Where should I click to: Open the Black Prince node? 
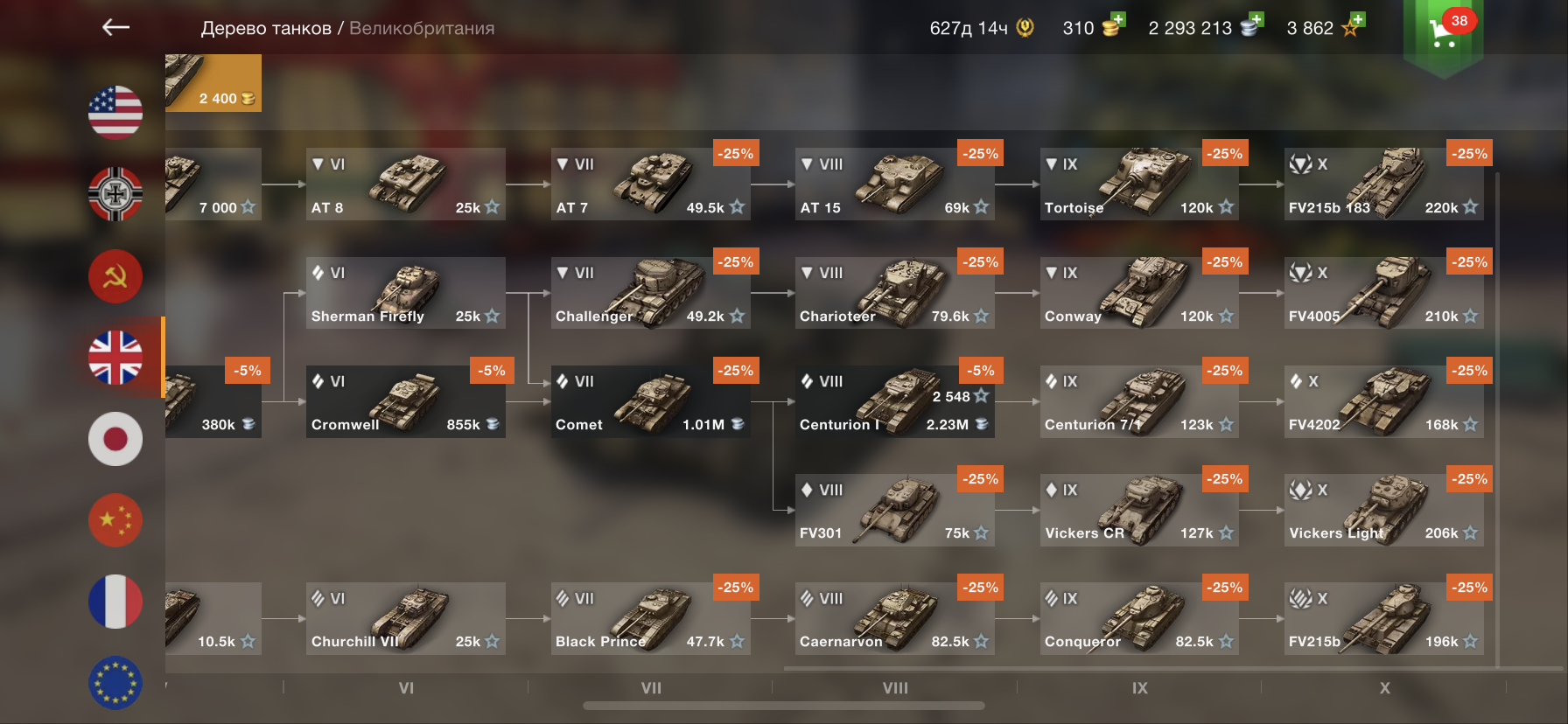pyautogui.click(x=650, y=618)
